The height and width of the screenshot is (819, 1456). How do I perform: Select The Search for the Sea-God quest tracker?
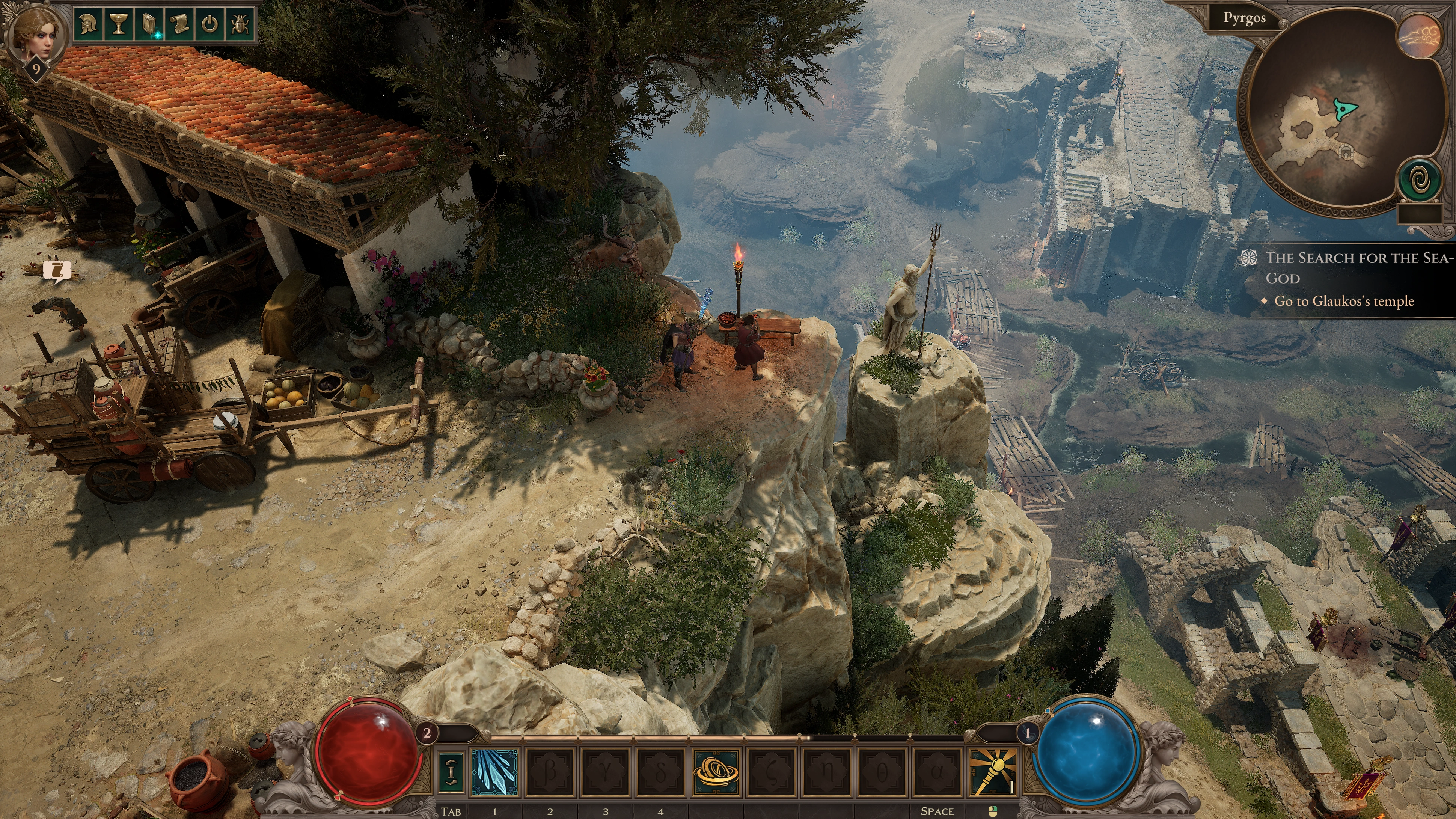coord(1357,268)
